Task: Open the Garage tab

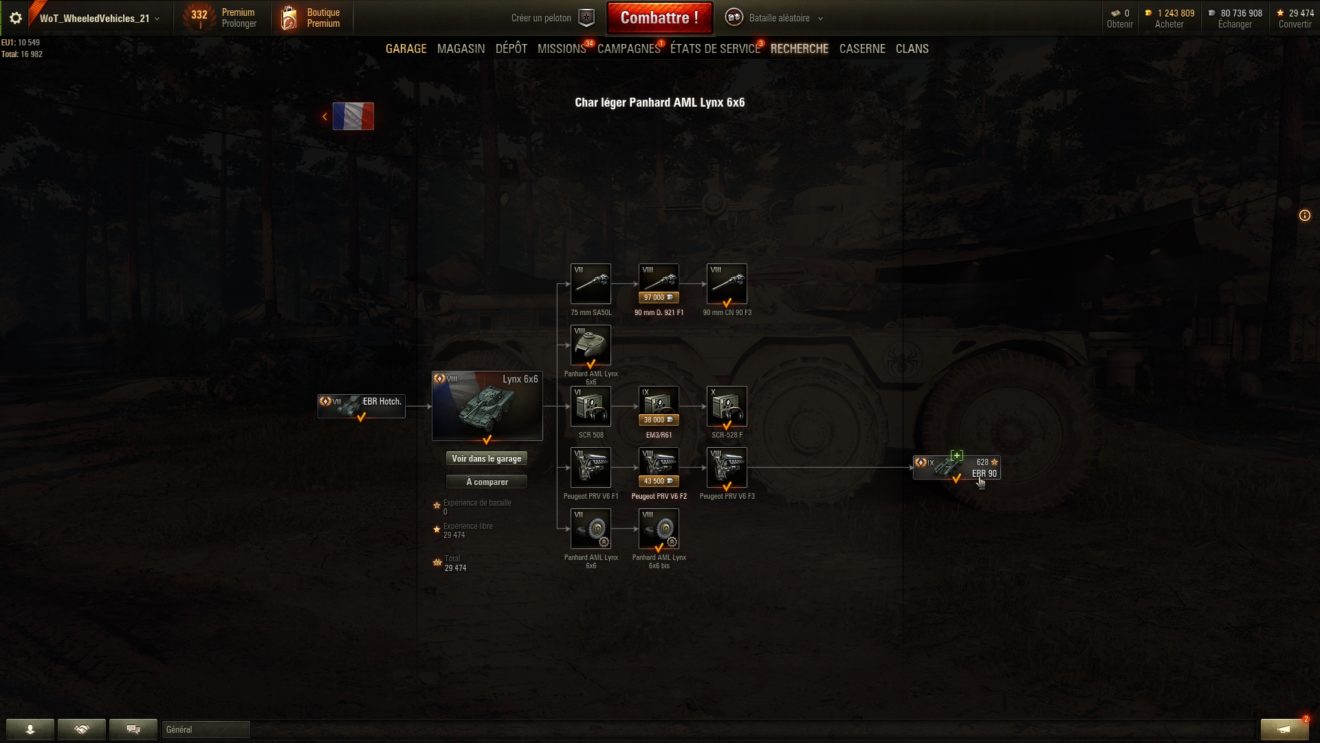Action: click(406, 48)
